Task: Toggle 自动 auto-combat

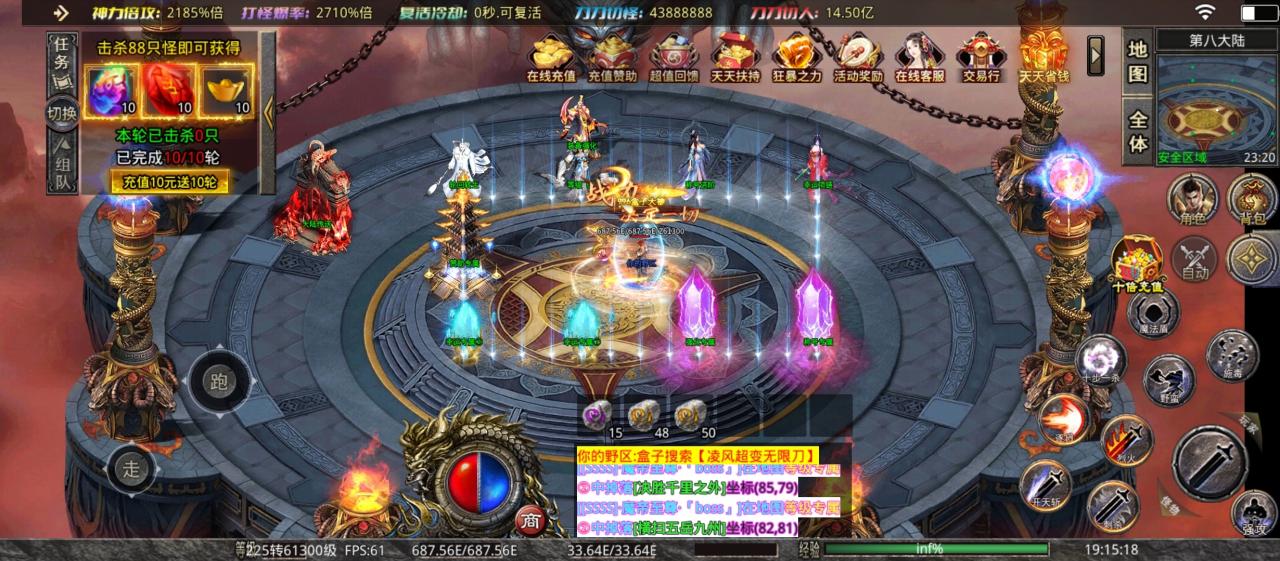Action: [1194, 258]
